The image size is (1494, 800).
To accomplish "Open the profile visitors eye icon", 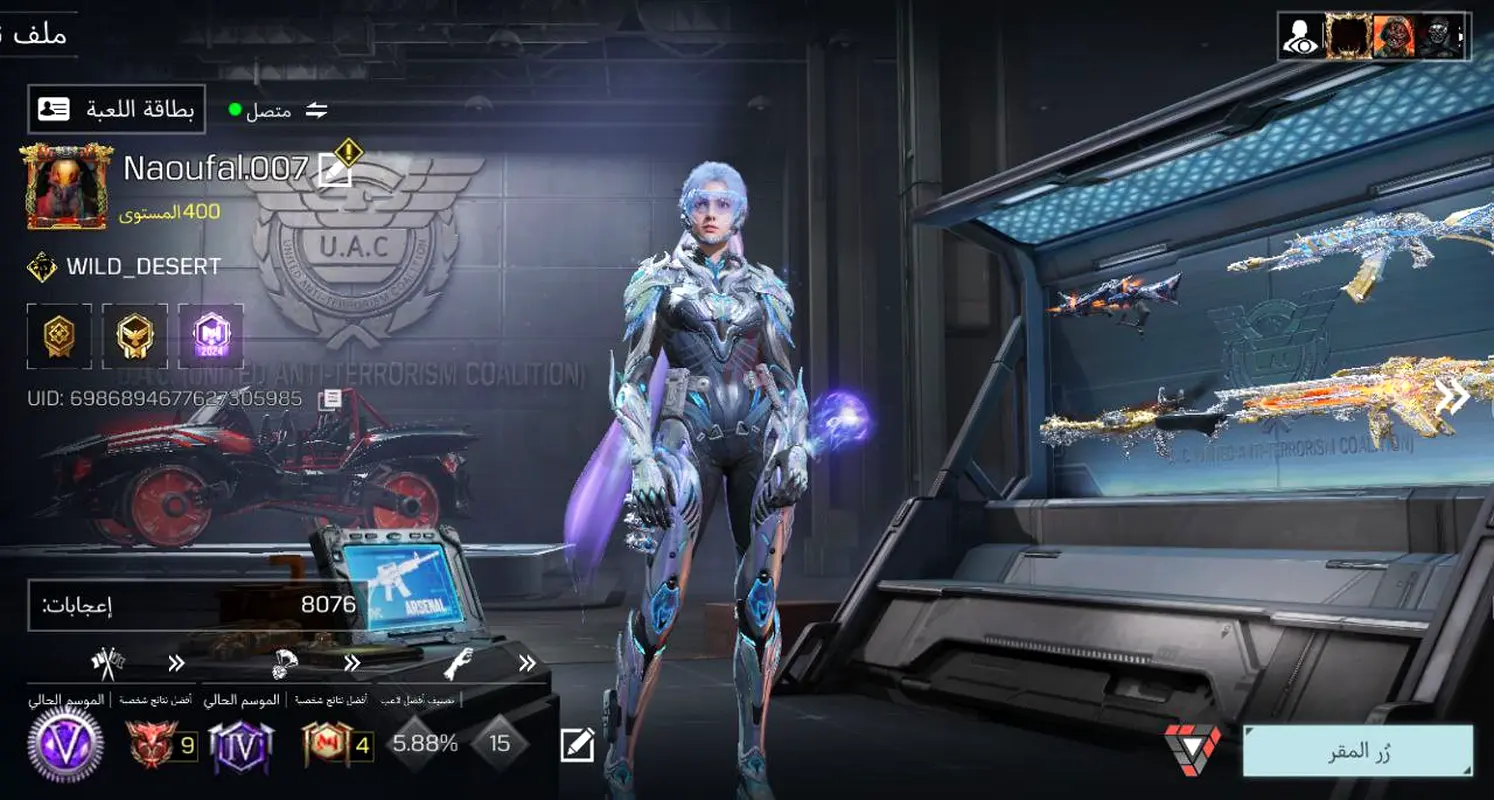I will point(1300,37).
